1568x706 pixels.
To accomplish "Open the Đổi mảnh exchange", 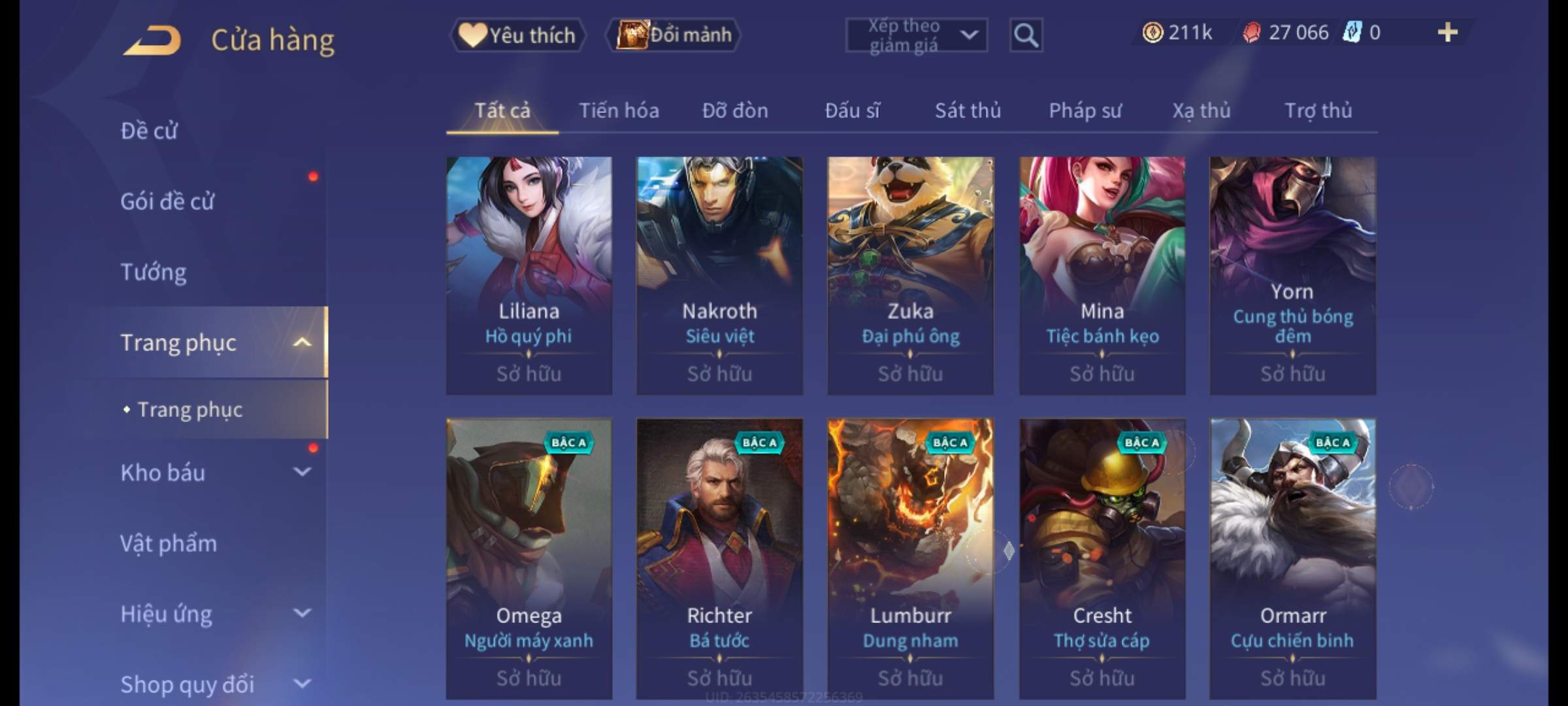I will pos(674,35).
